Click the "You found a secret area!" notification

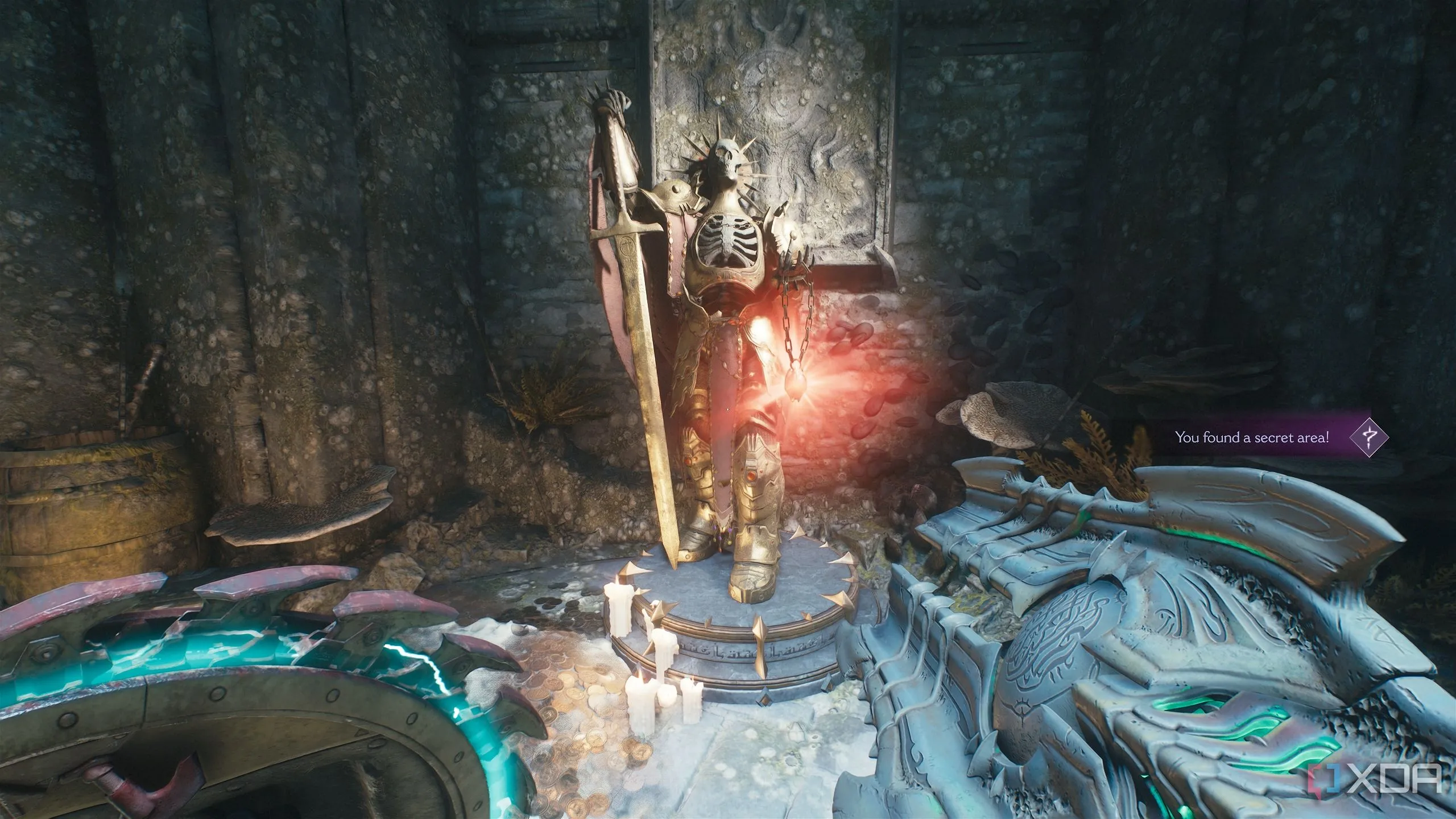1251,437
